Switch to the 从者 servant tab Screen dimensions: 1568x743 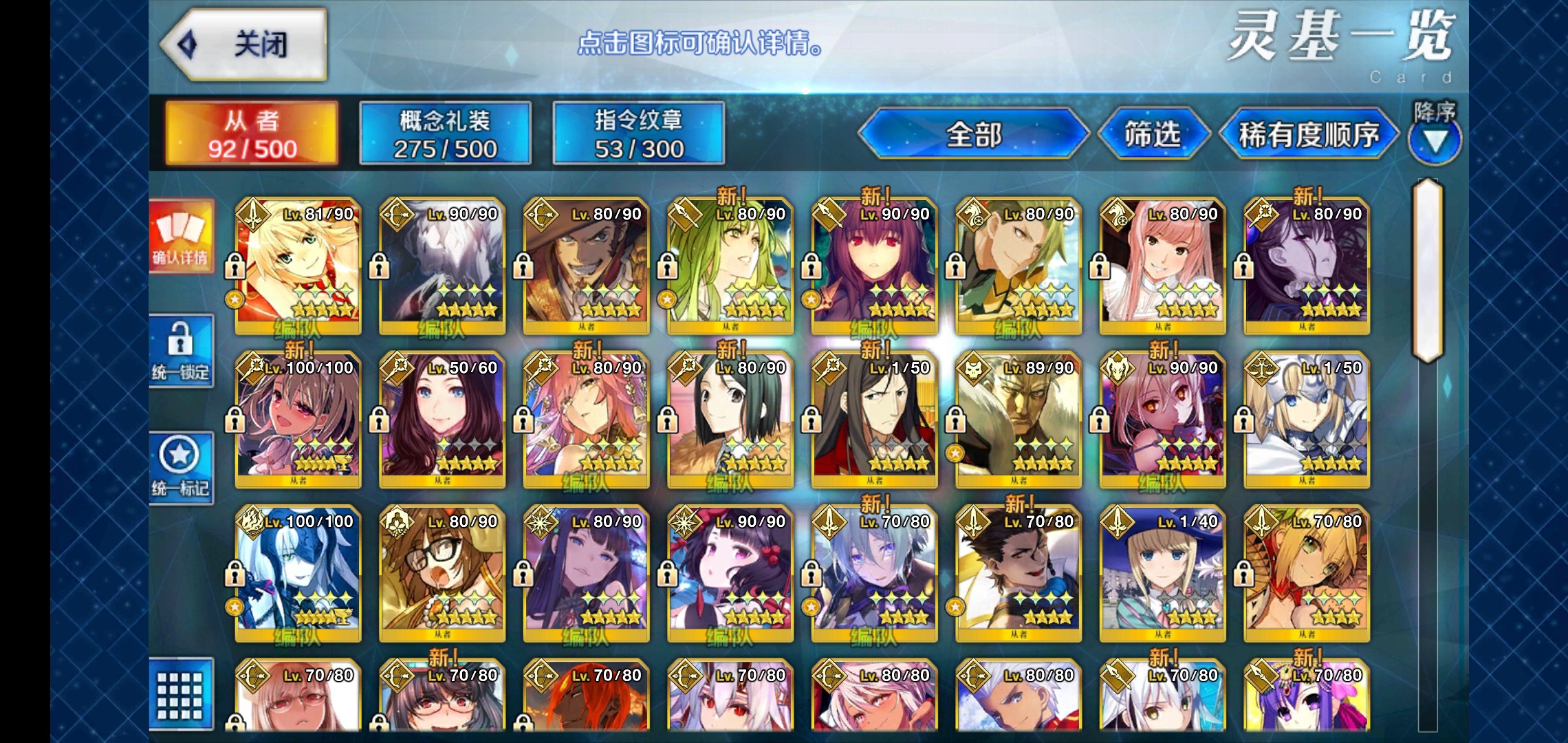pyautogui.click(x=252, y=133)
